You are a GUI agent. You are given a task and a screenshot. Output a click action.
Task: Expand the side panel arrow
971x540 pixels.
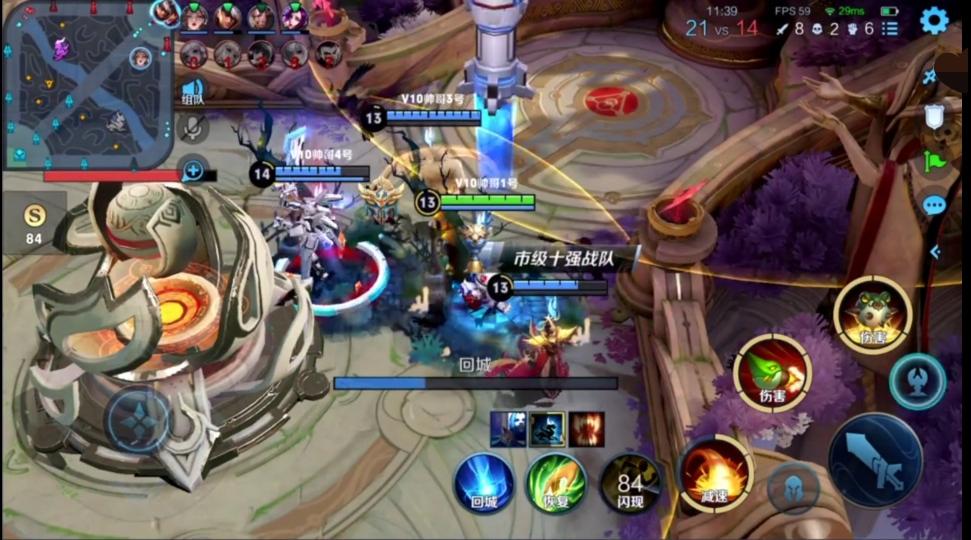tap(935, 252)
